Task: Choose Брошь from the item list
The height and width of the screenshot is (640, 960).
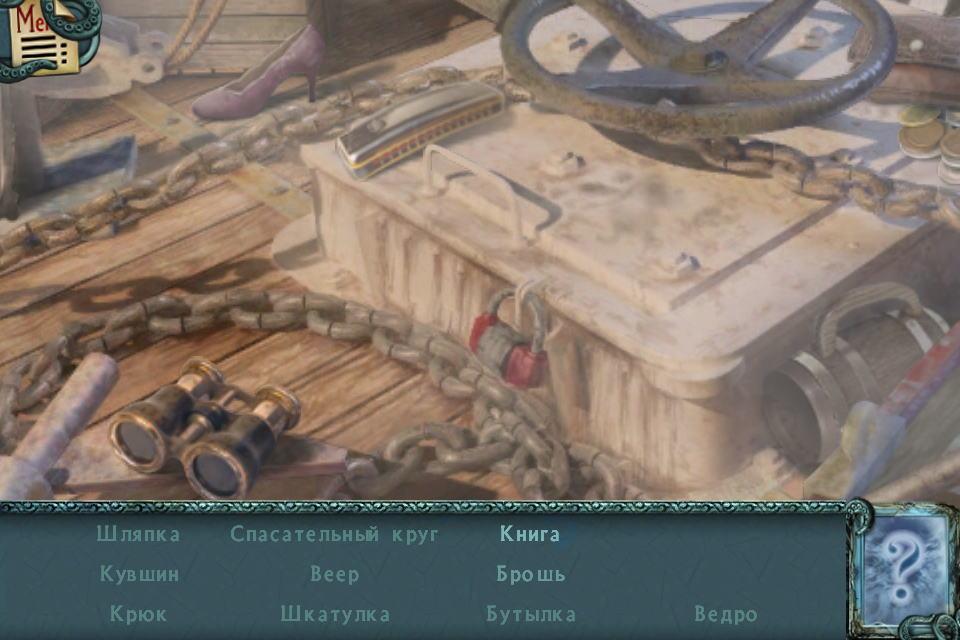Action: tap(531, 574)
